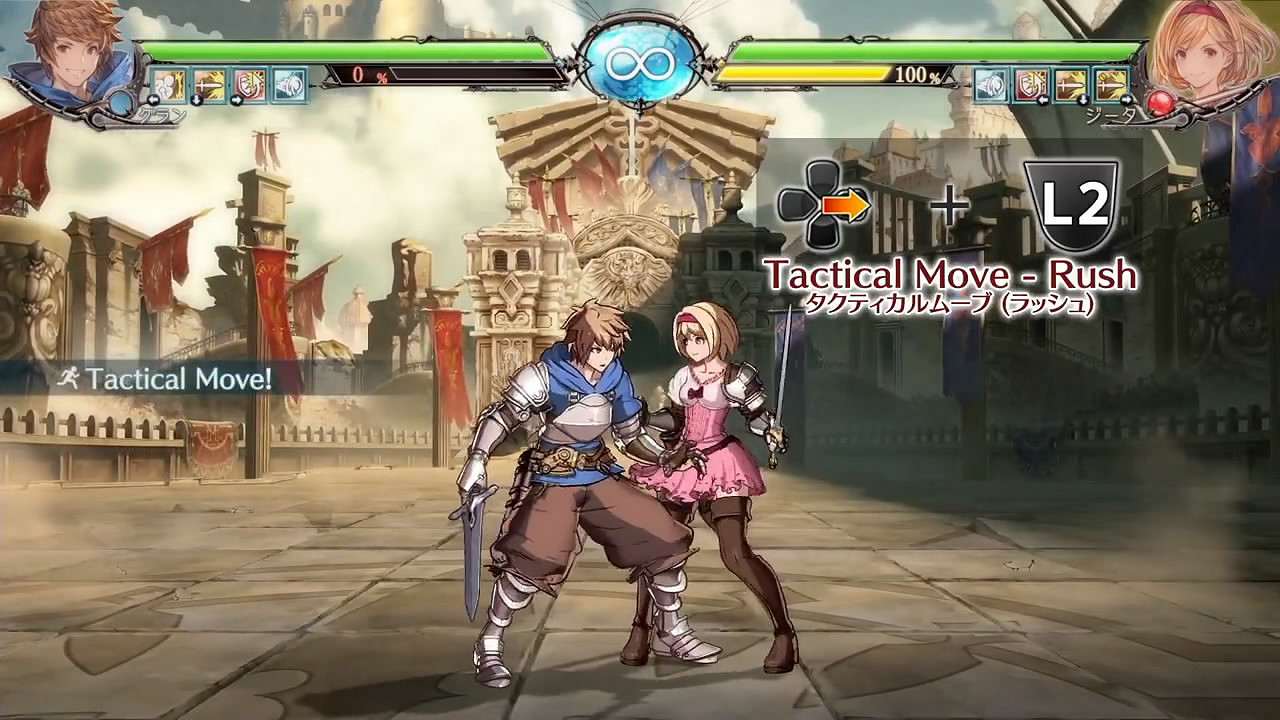Click the running-figure icon on Tactical Move banner
1280x720 pixels.
[68, 375]
